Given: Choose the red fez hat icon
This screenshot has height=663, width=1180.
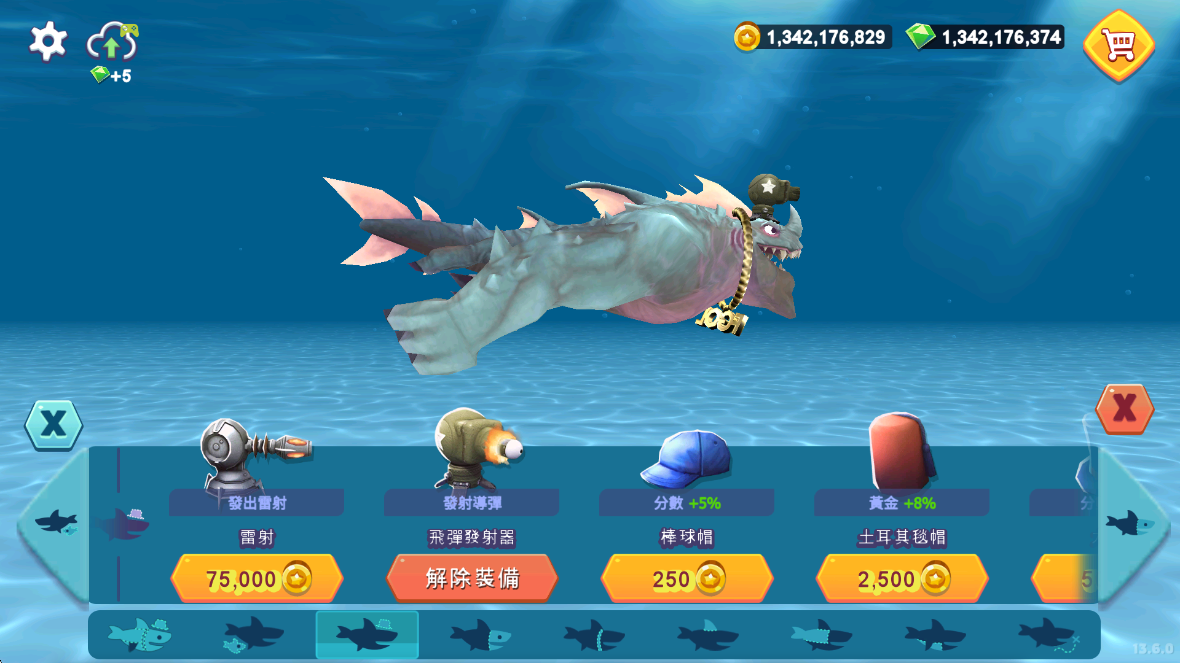Looking at the screenshot, I should coord(899,451).
